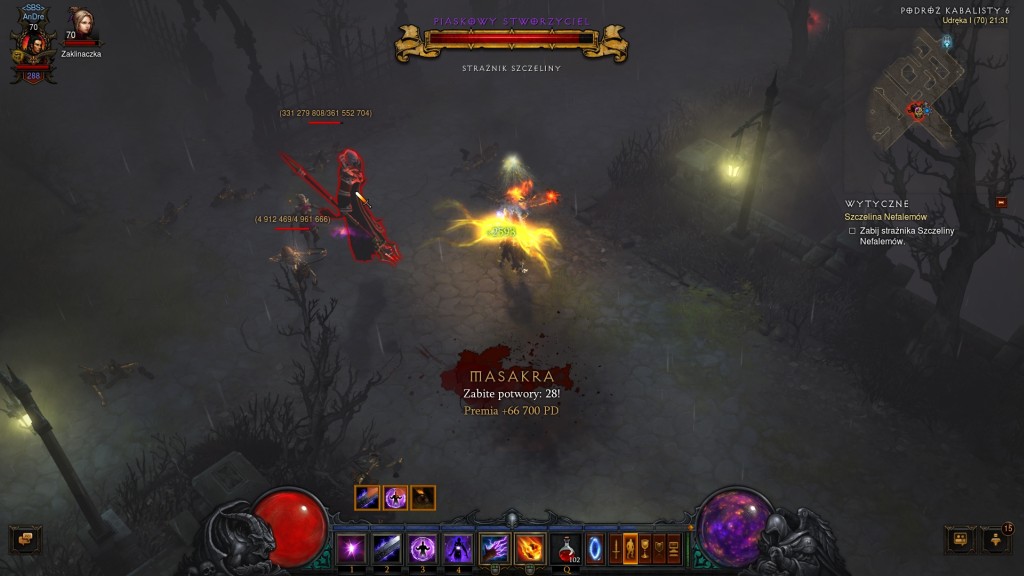Open the game menu button
The width and height of the screenshot is (1024, 576).
[675, 548]
